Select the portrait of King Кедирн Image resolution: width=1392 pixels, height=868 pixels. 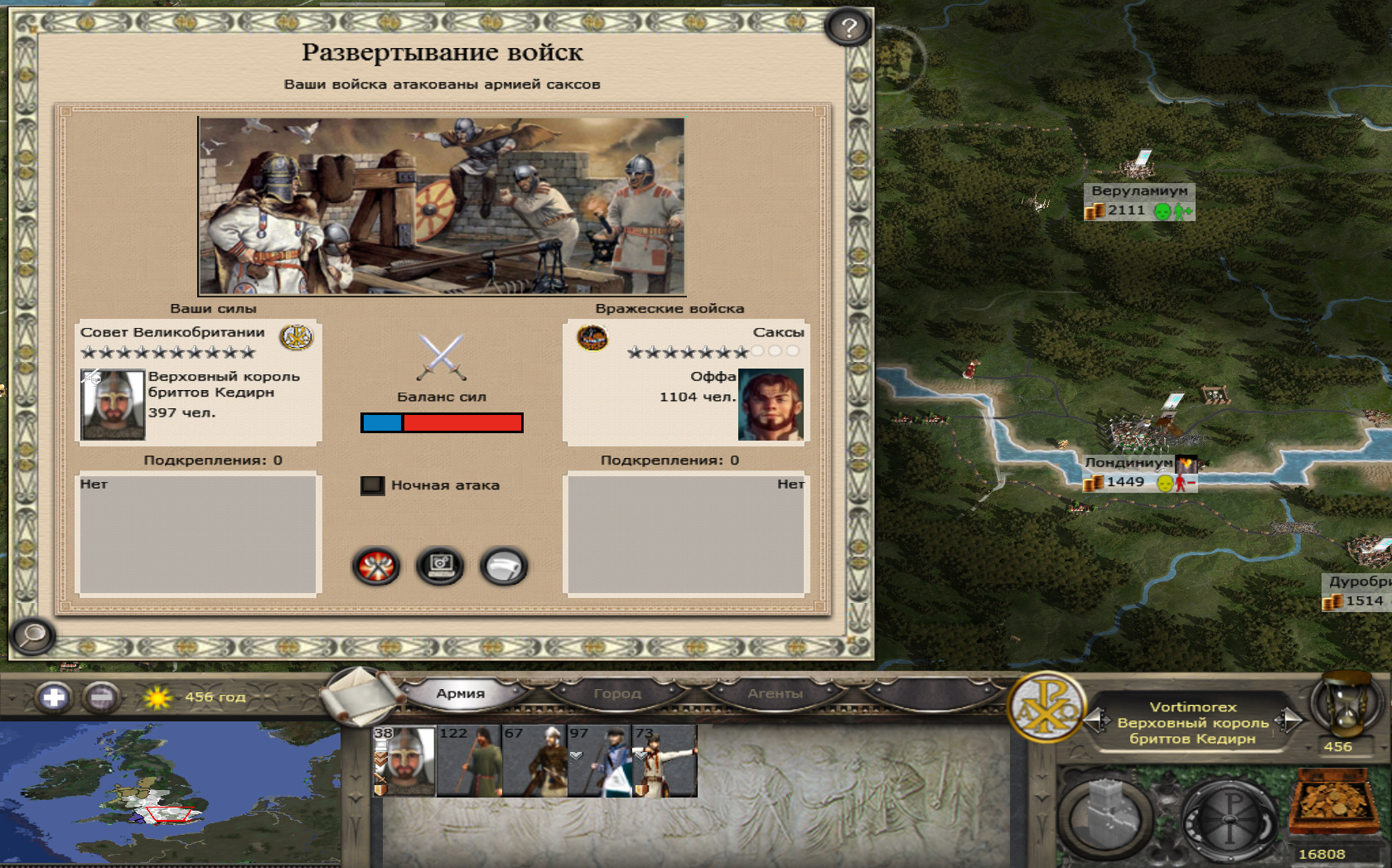[113, 404]
